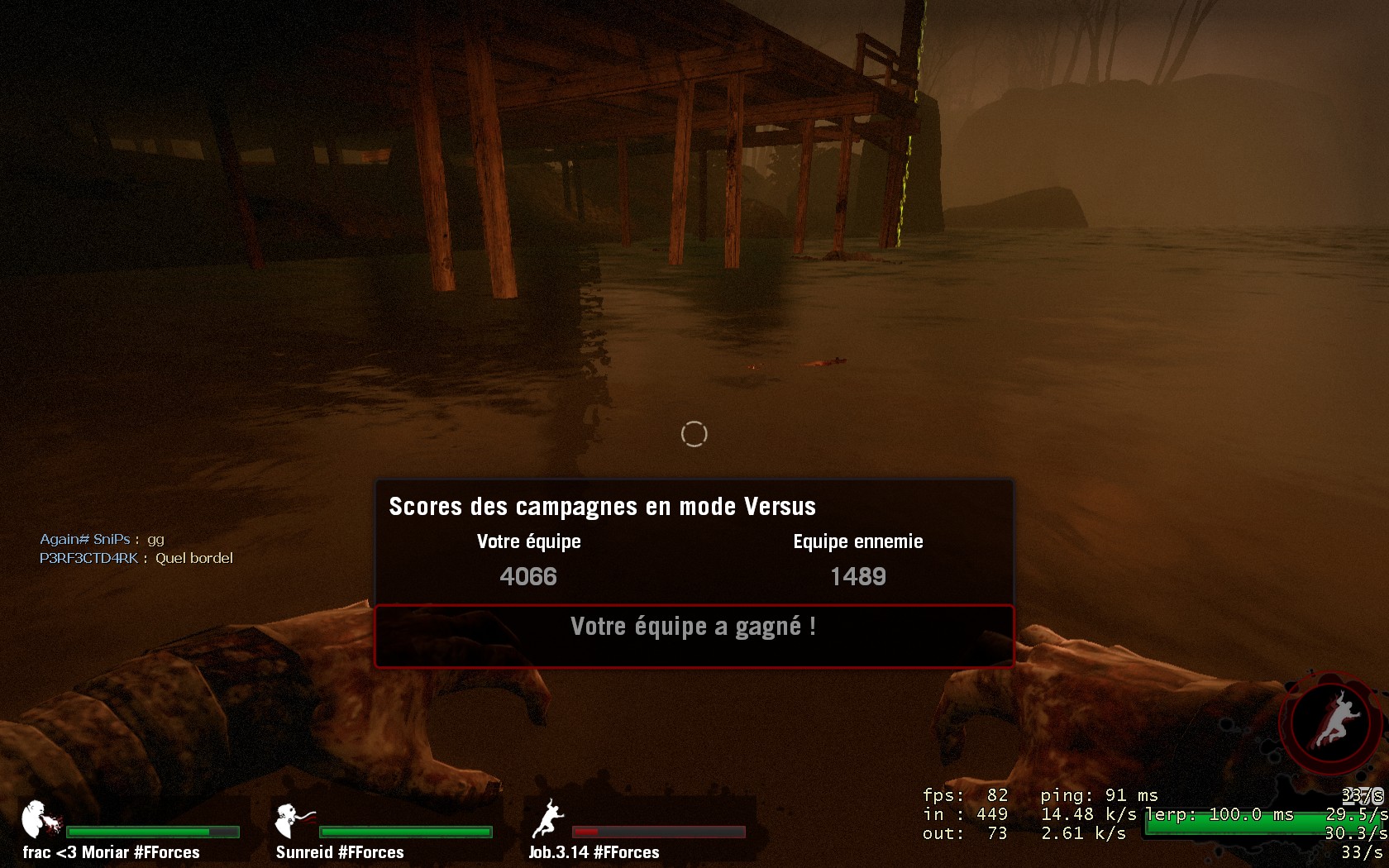1389x868 pixels.
Task: Click the "Quel bordel" chat message
Action: point(194,558)
